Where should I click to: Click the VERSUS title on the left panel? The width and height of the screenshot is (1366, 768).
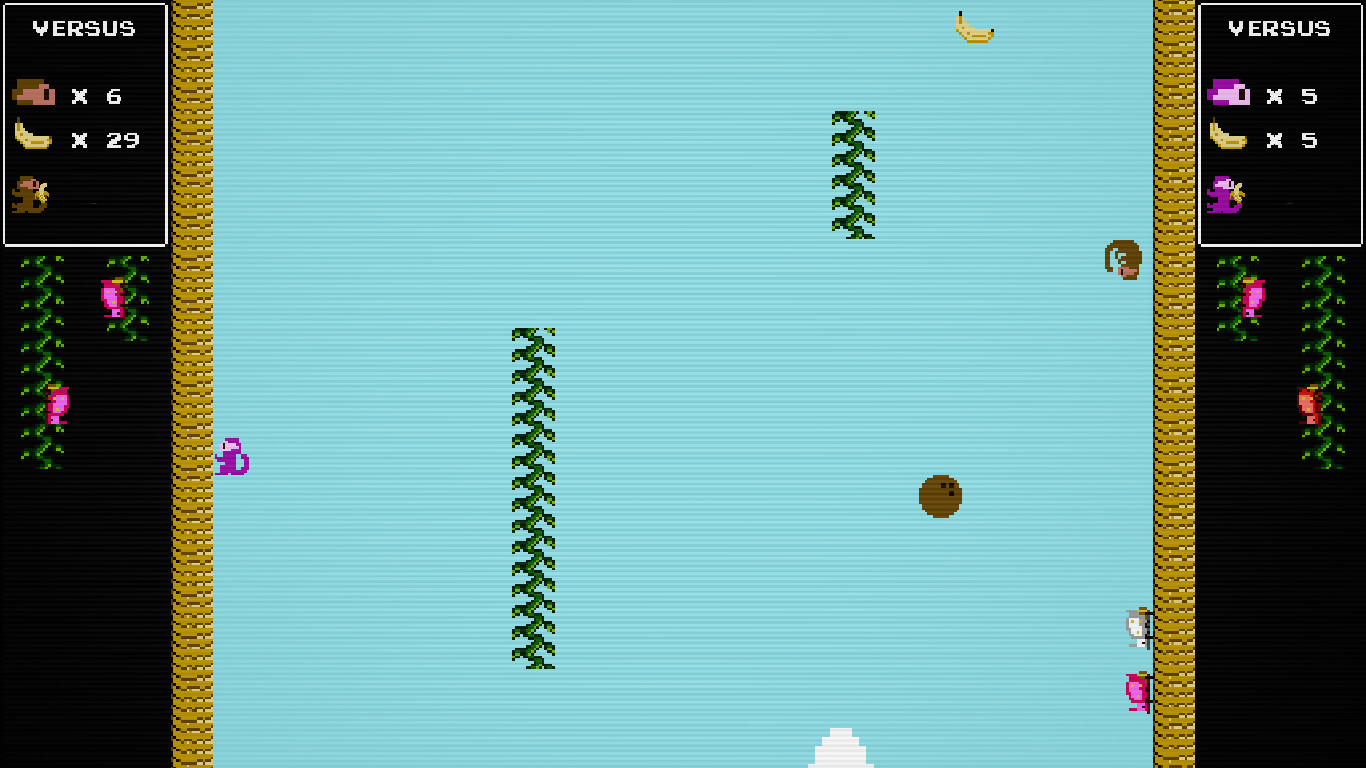click(x=85, y=28)
